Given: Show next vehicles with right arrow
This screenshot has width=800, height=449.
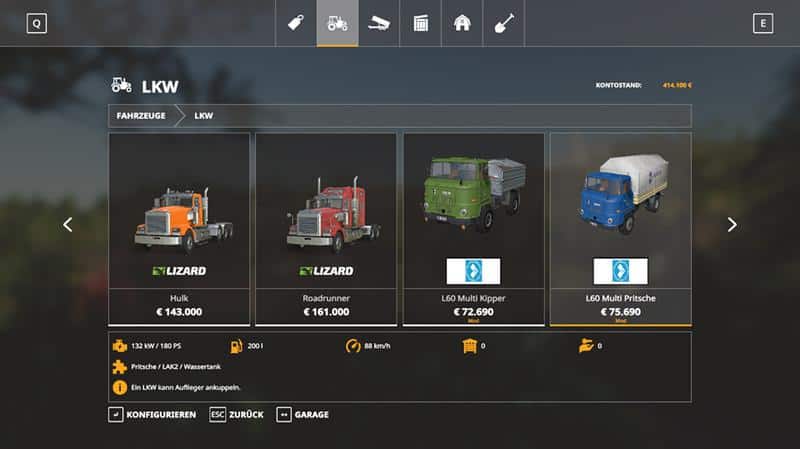Looking at the screenshot, I should pyautogui.click(x=732, y=225).
